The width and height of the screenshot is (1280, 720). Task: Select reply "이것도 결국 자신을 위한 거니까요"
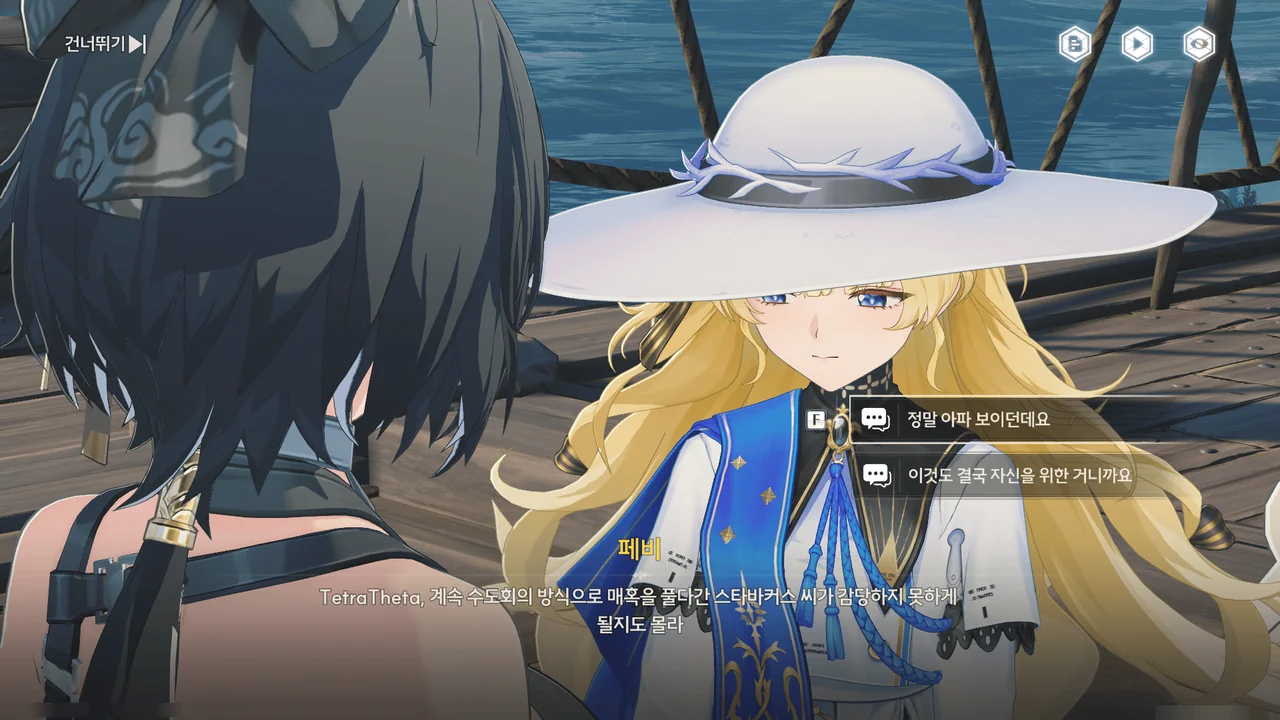click(x=1019, y=475)
